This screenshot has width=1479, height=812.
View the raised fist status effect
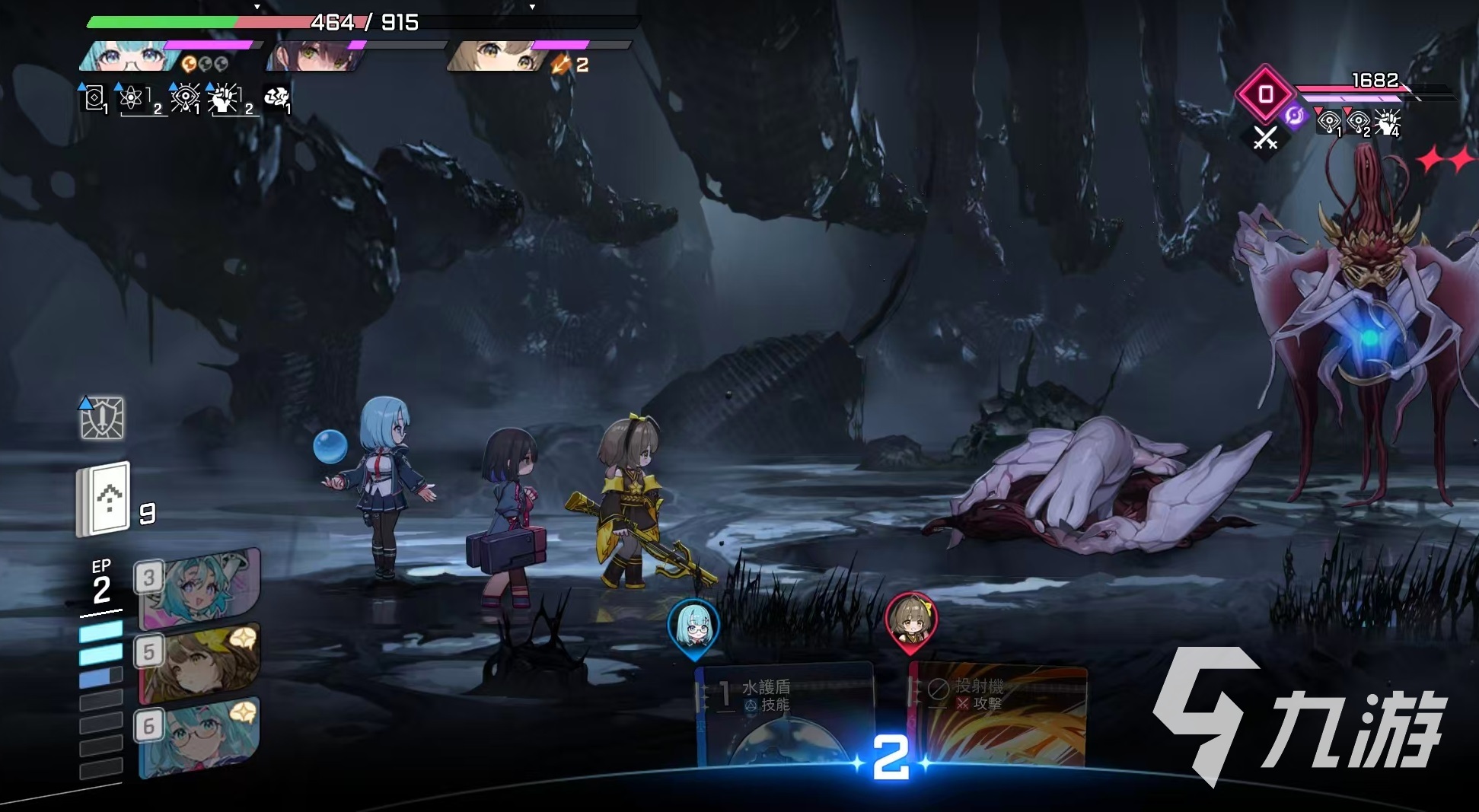pyautogui.click(x=224, y=98)
